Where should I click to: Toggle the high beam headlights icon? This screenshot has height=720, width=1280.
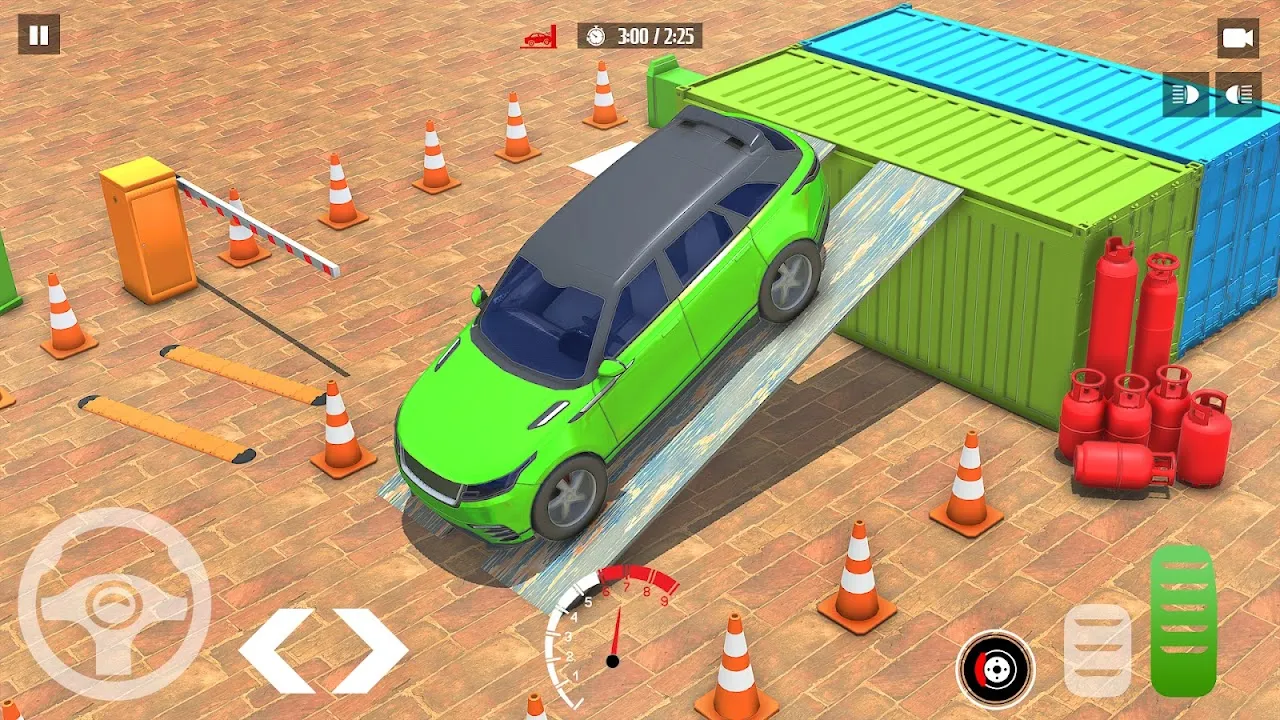pos(1238,95)
